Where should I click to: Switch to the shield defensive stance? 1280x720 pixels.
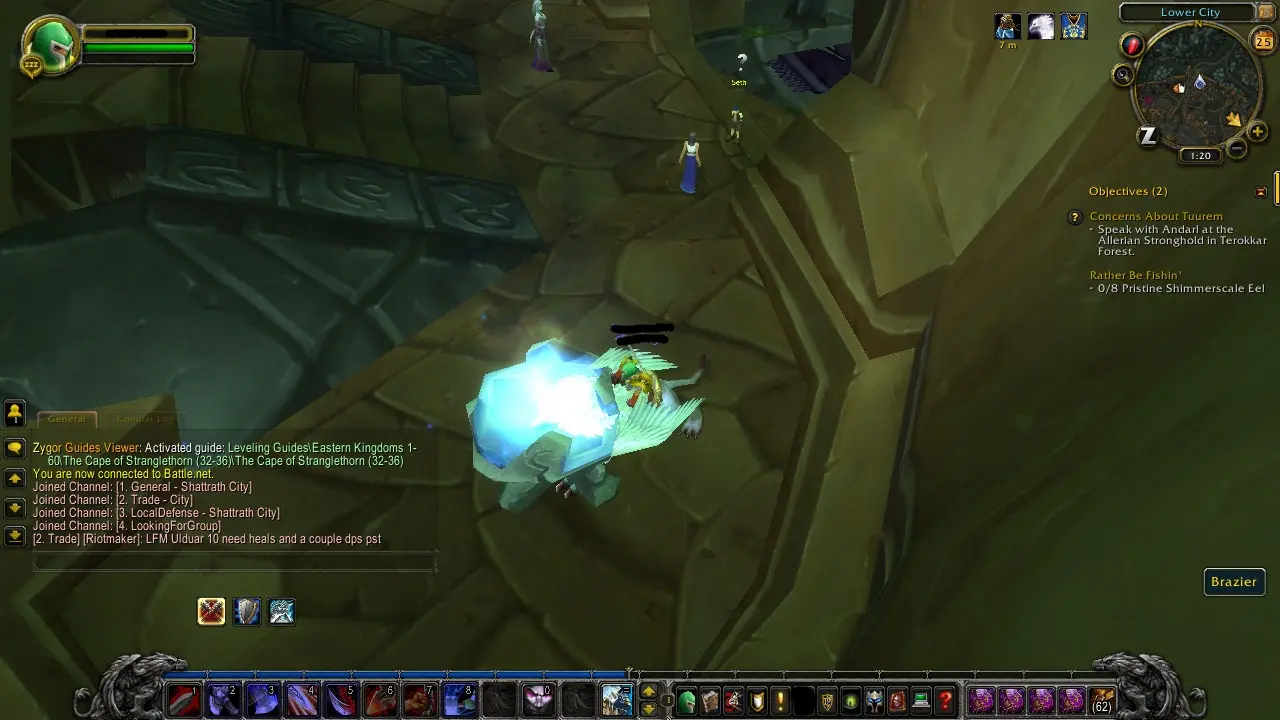coord(247,611)
